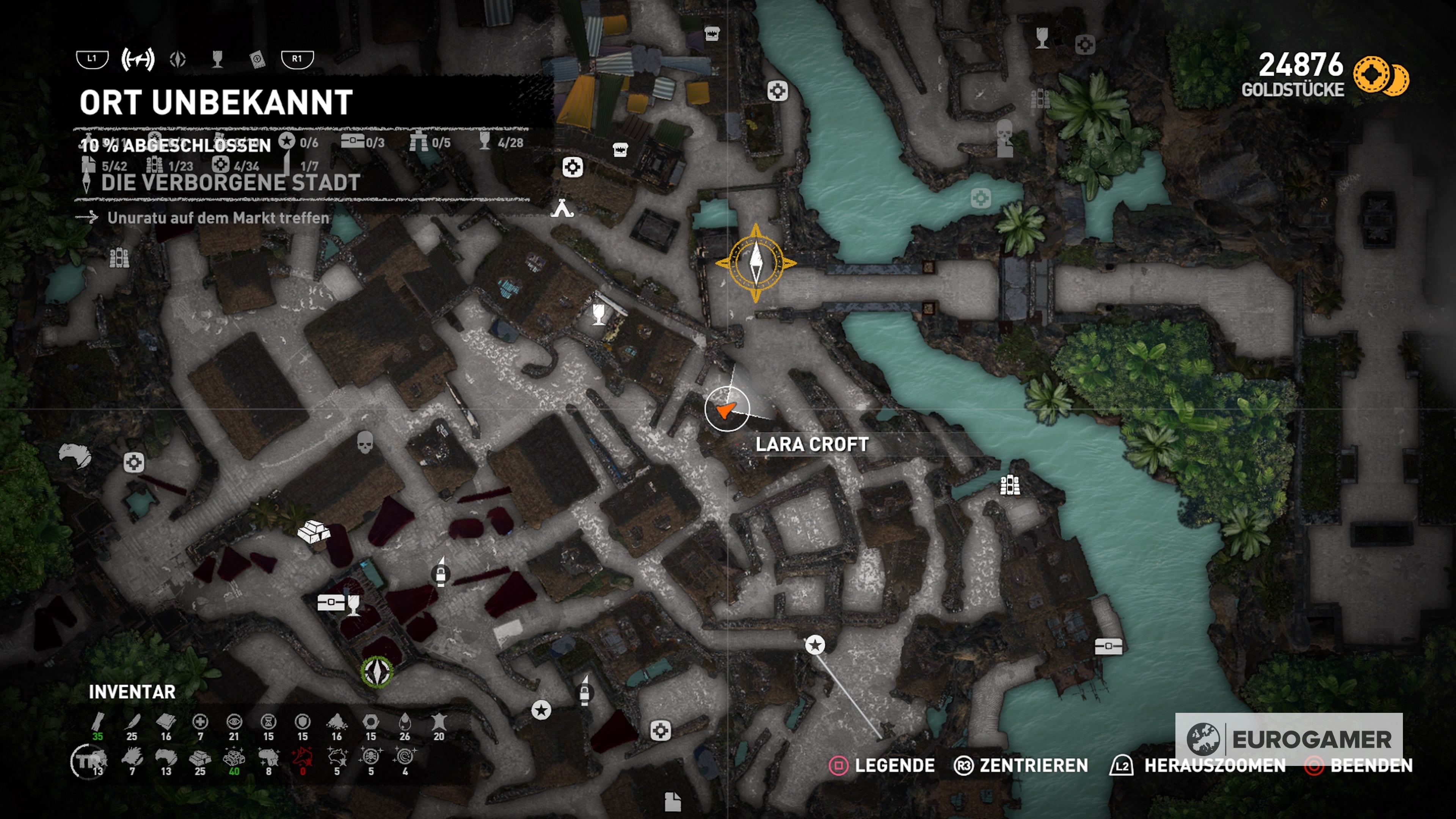This screenshot has width=1456, height=819.
Task: Click the hide resource icon showing 20
Action: [439, 723]
